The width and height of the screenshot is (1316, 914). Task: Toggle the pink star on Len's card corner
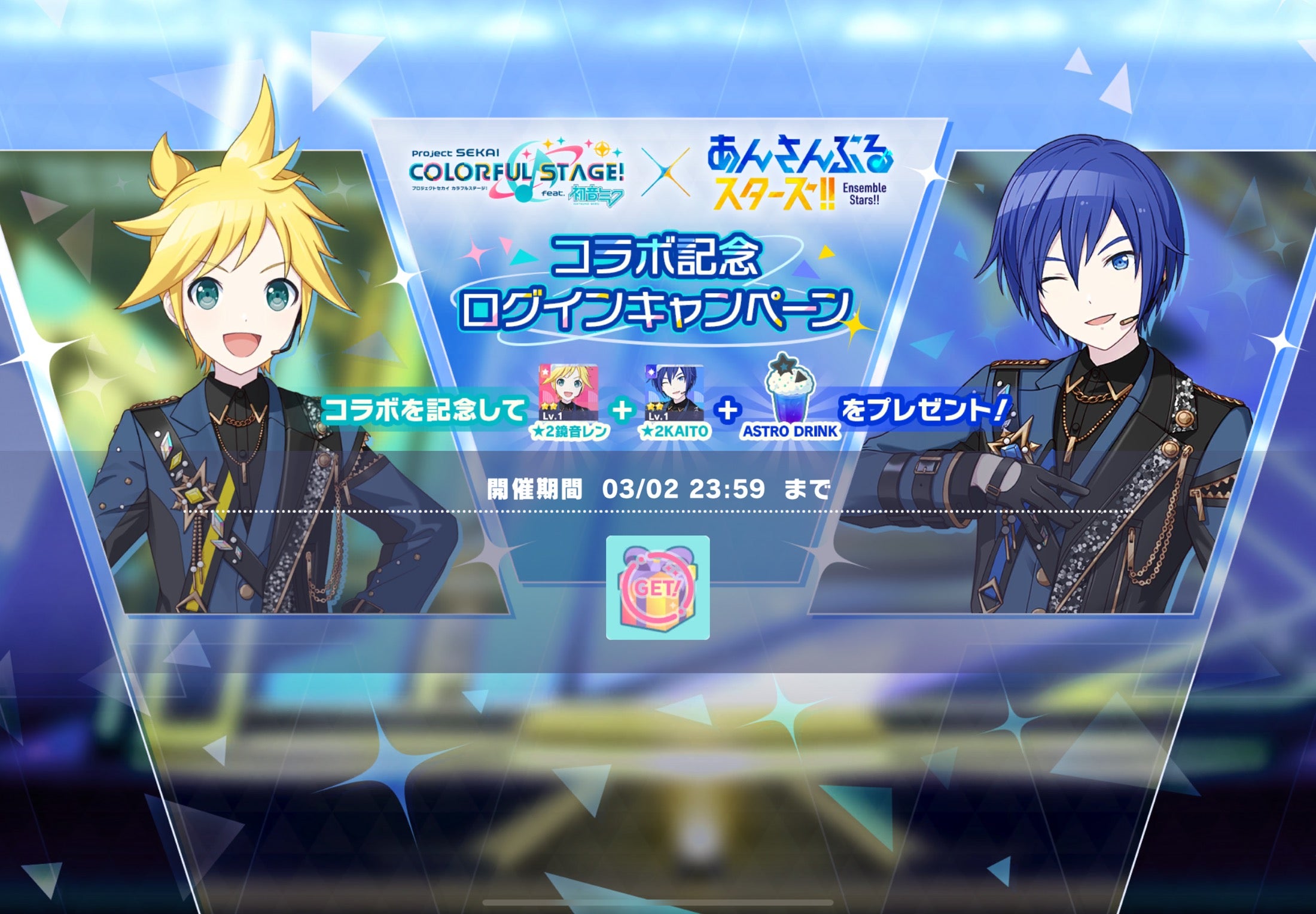pos(544,371)
